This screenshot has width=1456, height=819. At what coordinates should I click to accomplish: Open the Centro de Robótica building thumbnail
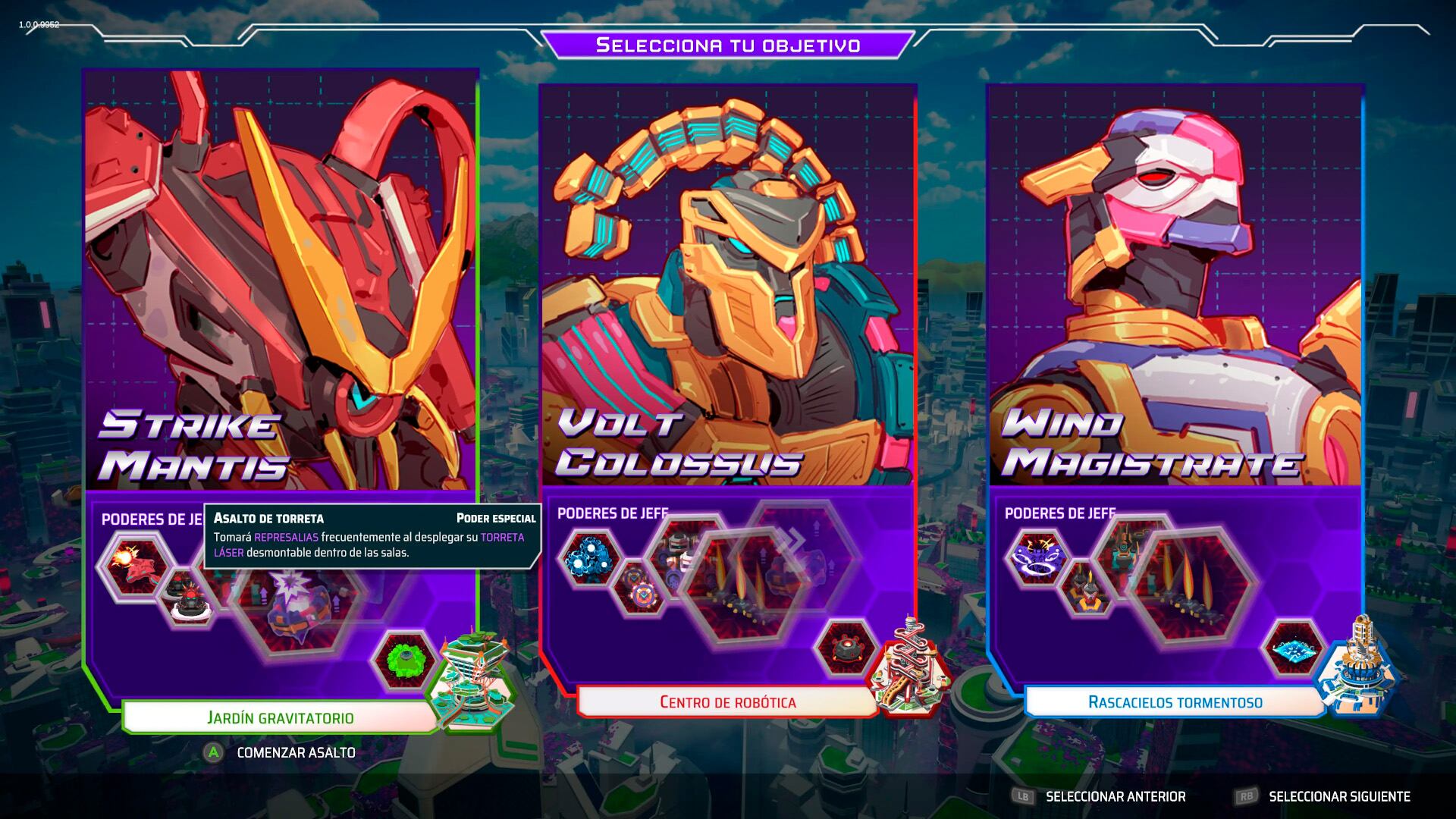click(x=910, y=667)
